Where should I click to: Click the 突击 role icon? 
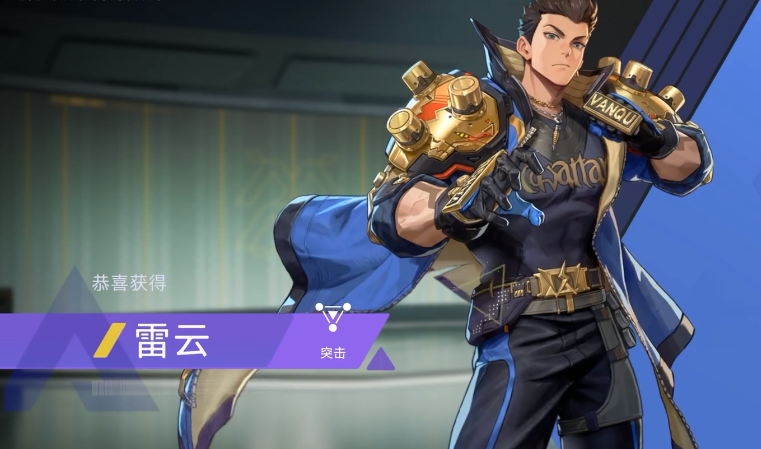pos(333,319)
